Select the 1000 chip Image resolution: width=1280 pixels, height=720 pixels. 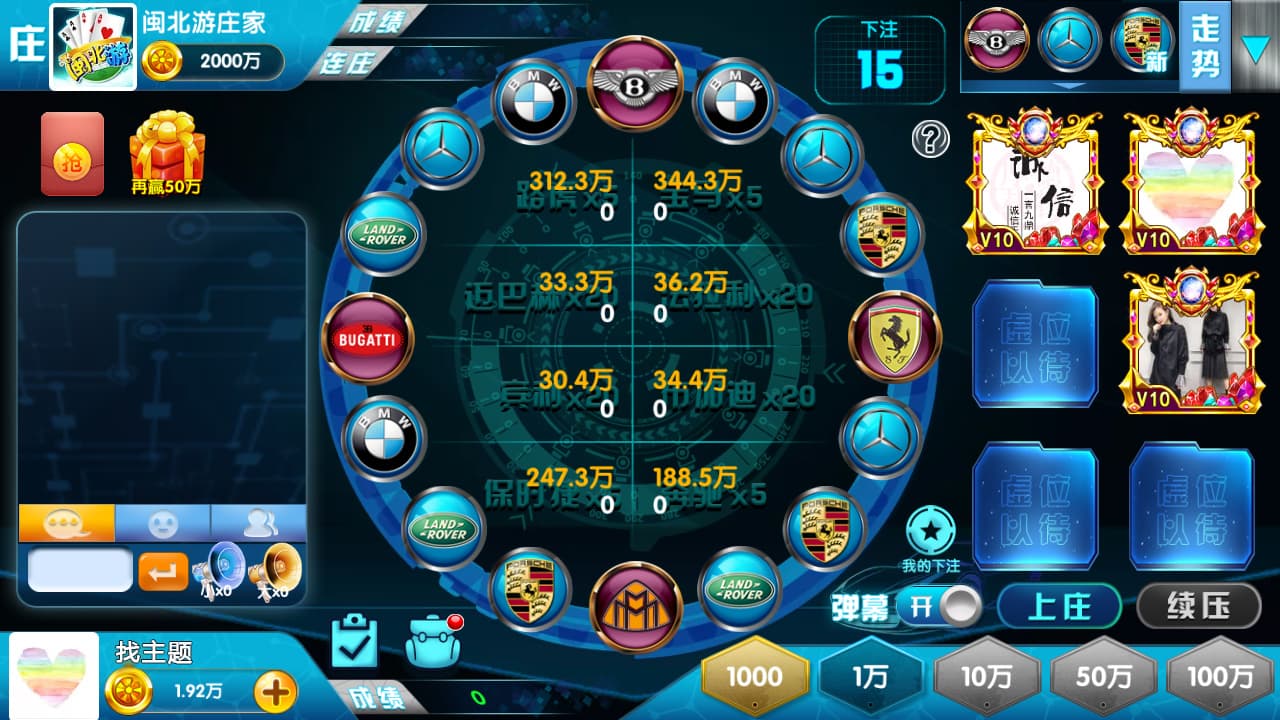coord(755,676)
